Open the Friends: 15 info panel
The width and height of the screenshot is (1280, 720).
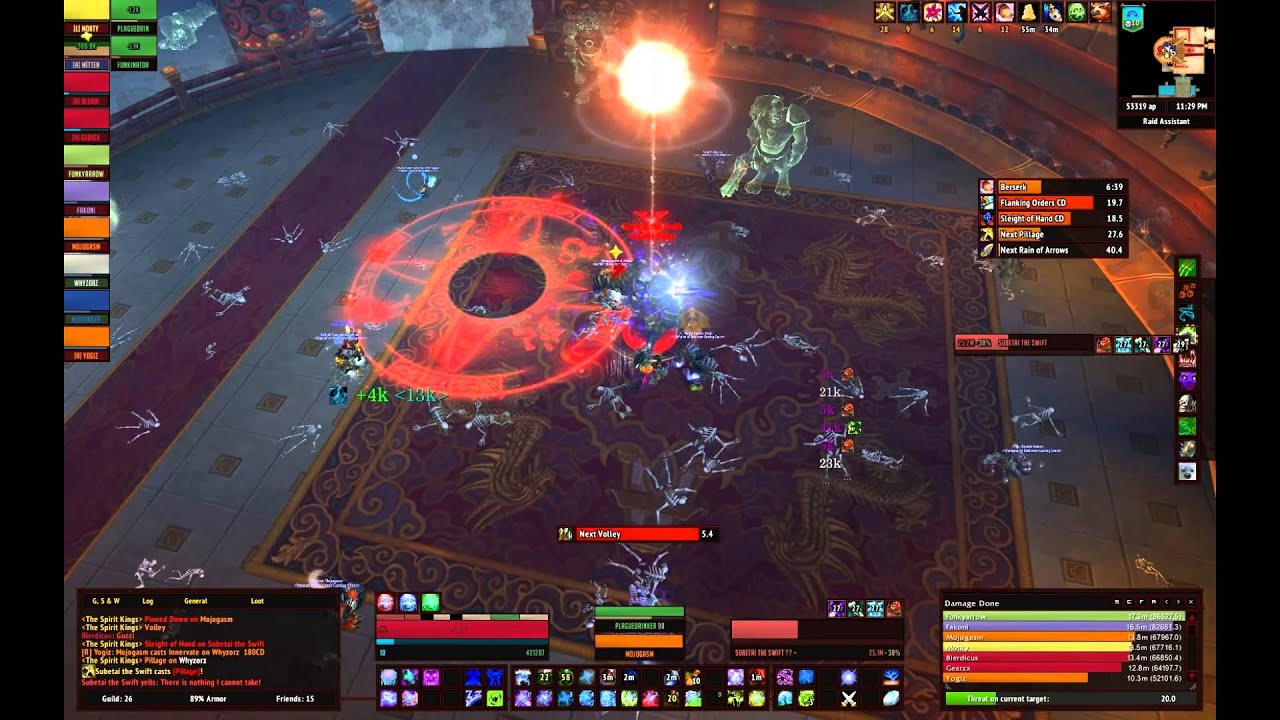[x=295, y=698]
